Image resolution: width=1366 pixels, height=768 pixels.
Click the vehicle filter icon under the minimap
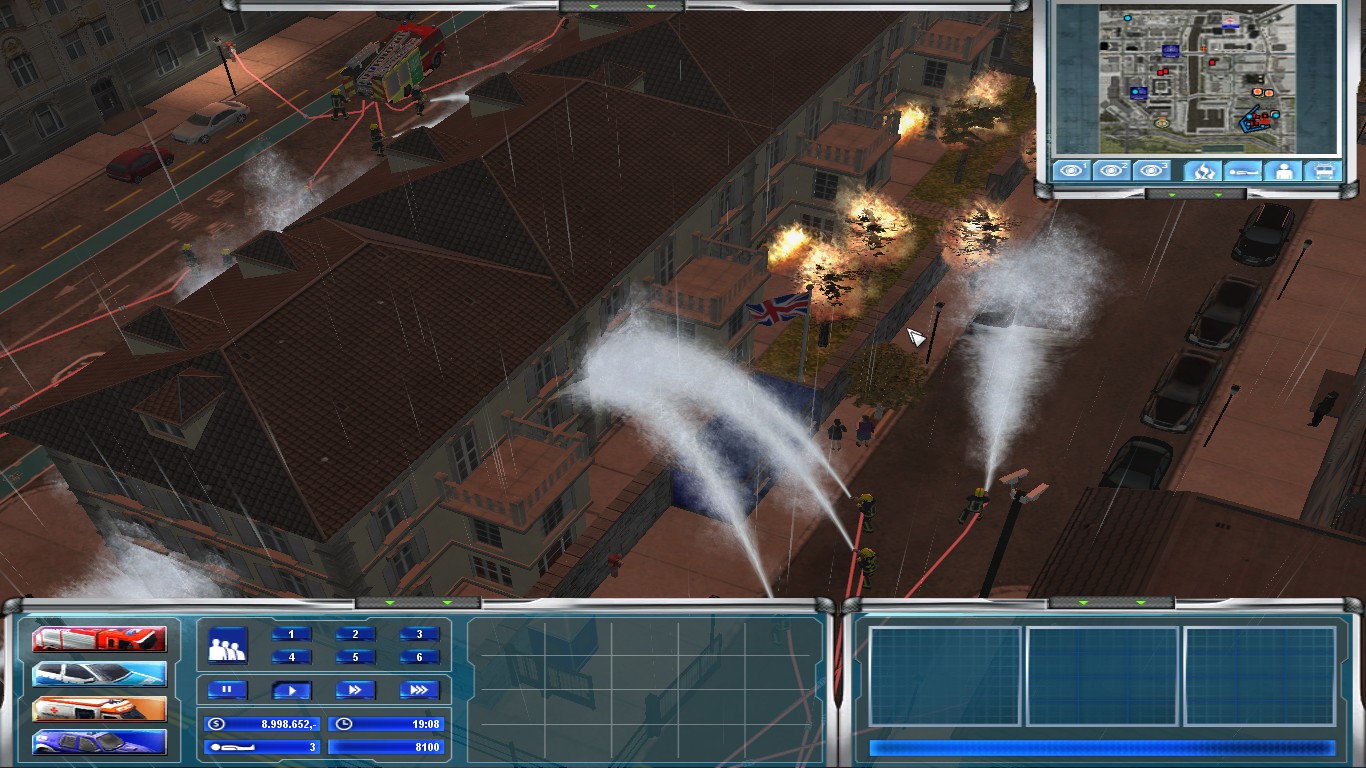point(1322,170)
